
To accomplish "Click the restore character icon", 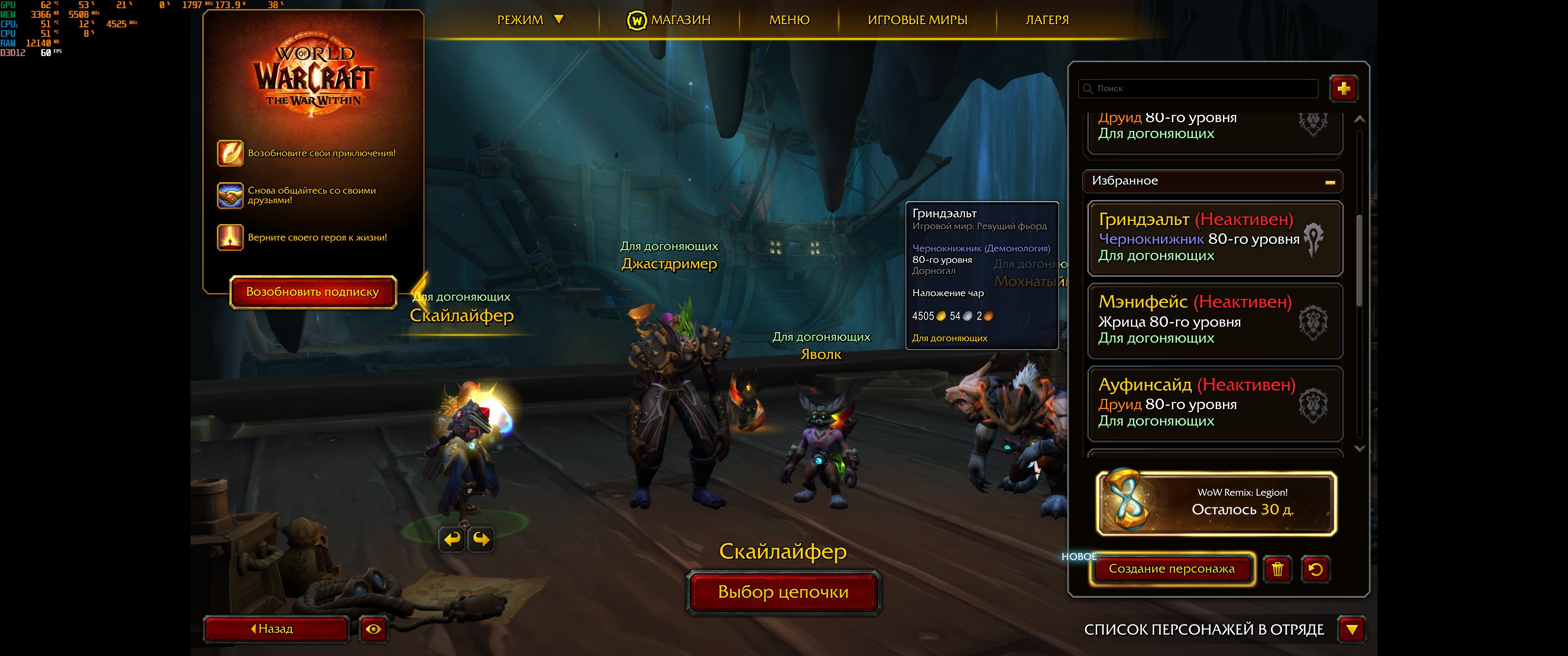I will coord(1315,569).
